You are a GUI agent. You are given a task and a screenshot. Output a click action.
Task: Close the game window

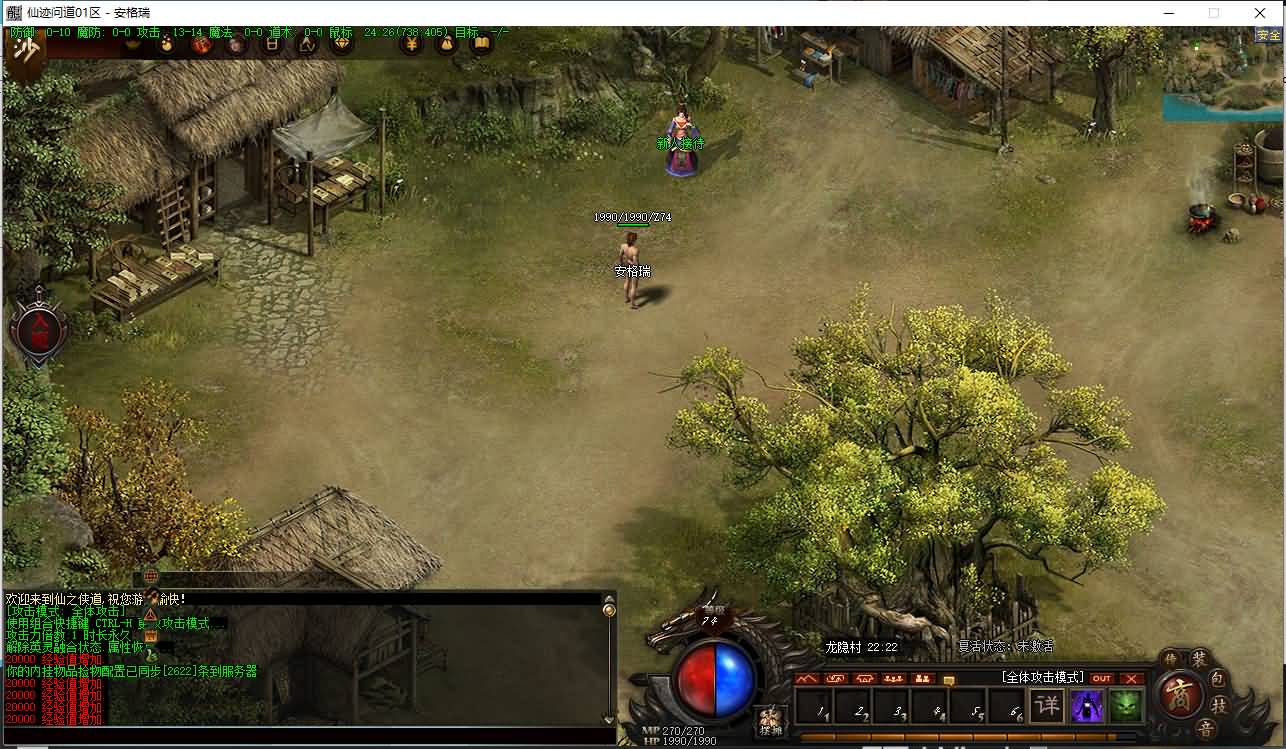coord(1260,13)
